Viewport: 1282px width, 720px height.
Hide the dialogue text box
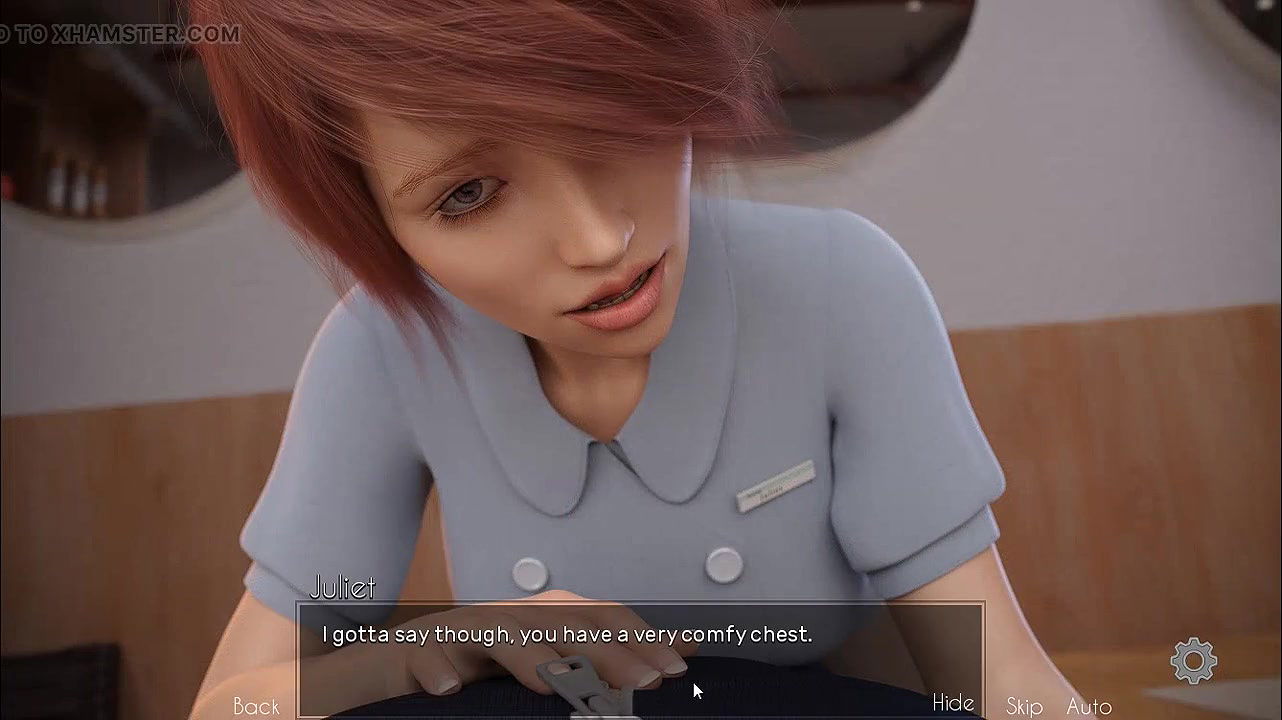[x=952, y=703]
